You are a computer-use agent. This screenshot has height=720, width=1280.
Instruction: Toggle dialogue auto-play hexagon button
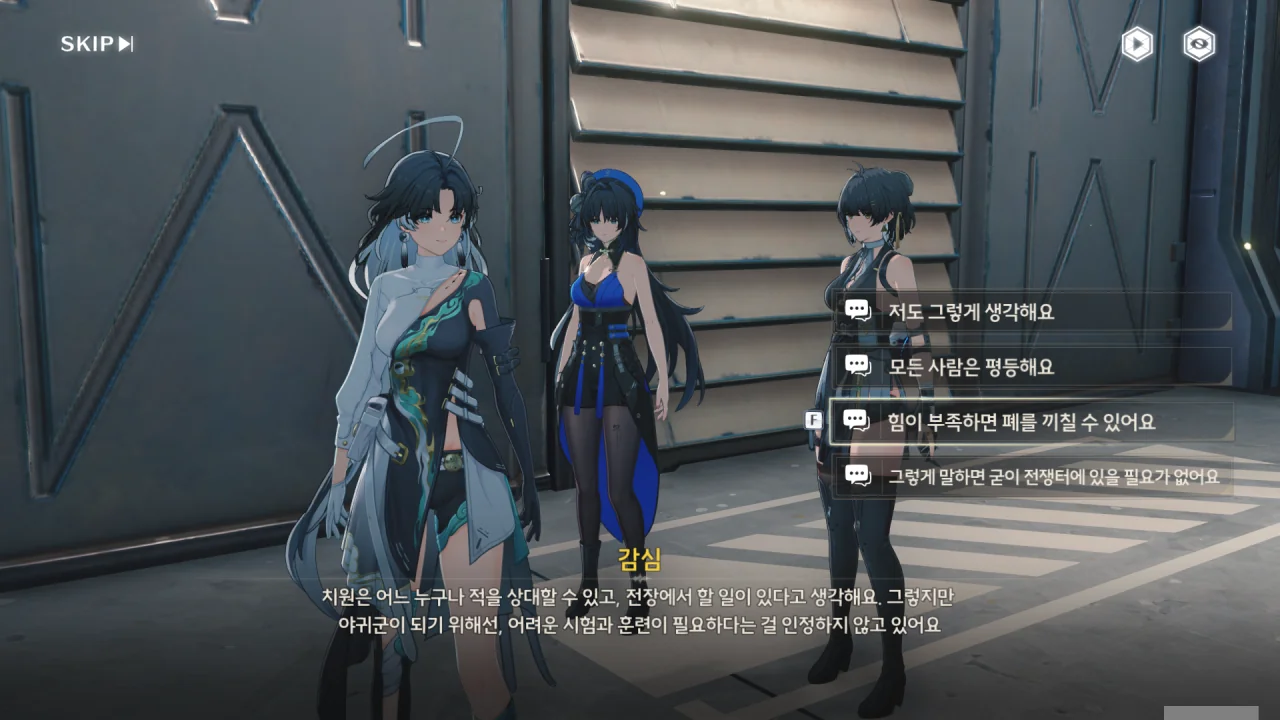(1137, 44)
